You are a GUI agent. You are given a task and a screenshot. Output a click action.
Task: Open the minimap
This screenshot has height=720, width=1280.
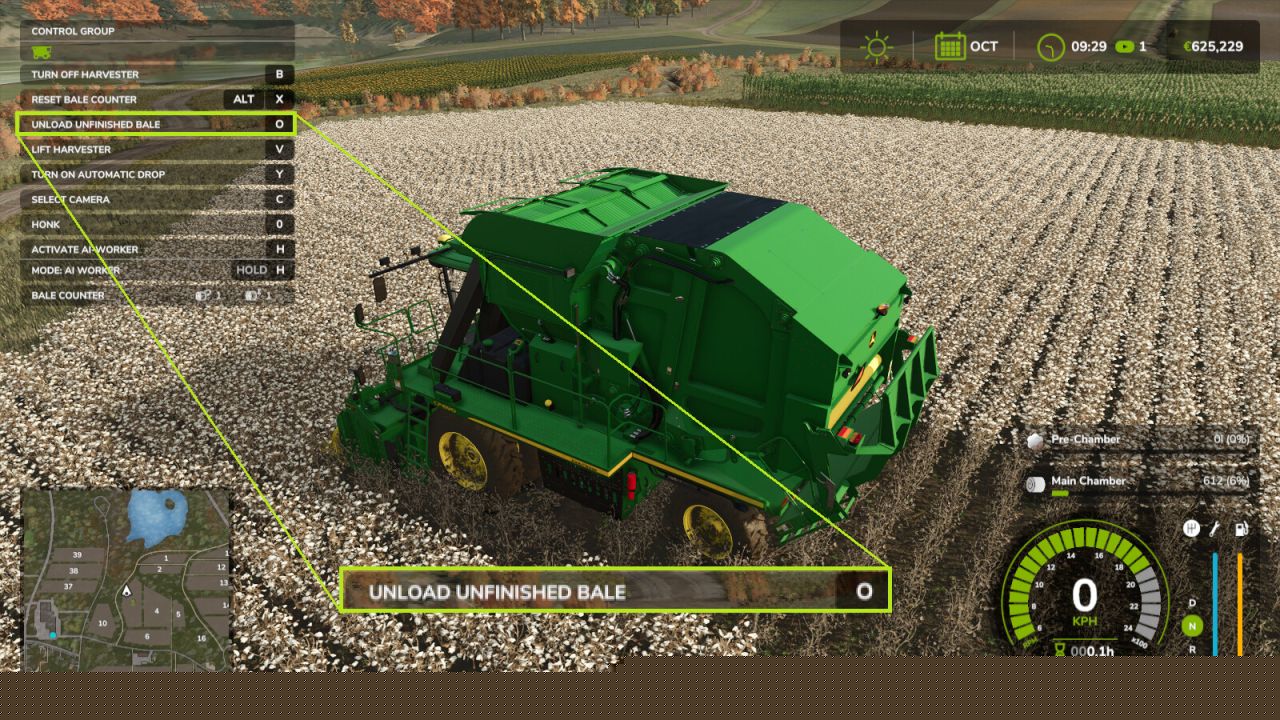coord(125,578)
